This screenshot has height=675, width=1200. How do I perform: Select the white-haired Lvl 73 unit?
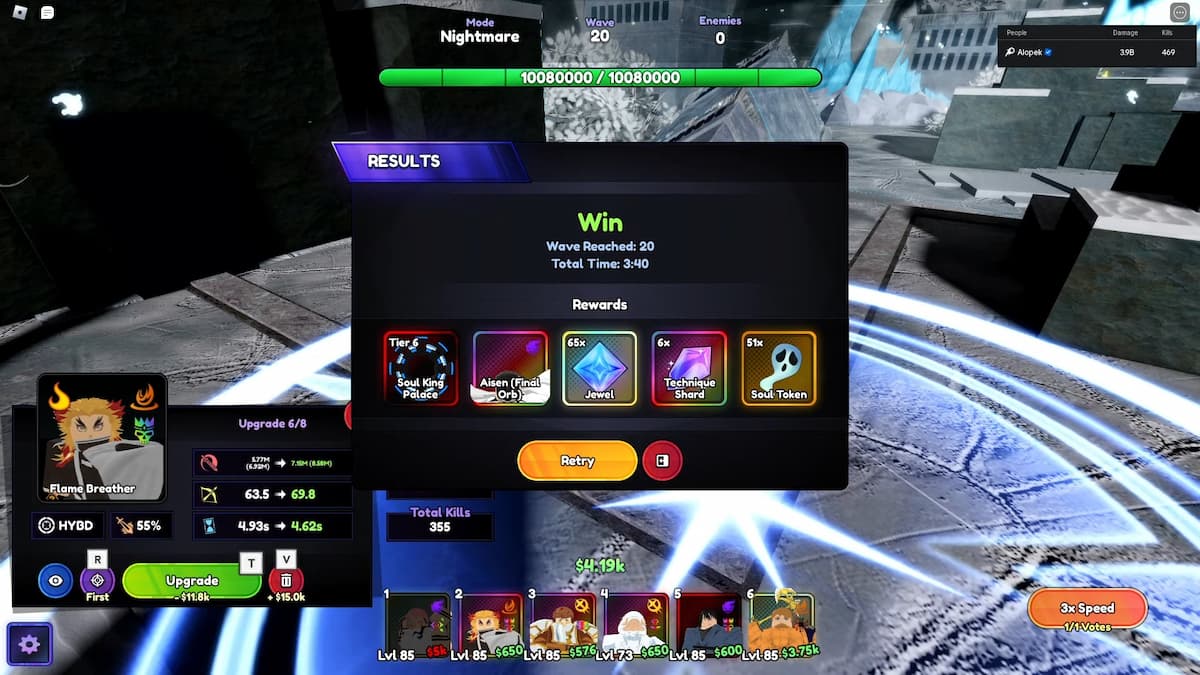click(636, 624)
